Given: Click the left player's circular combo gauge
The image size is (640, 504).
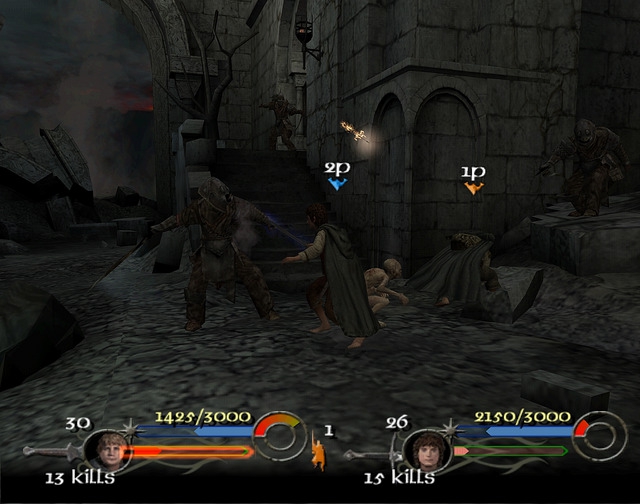Looking at the screenshot, I should point(279,437).
